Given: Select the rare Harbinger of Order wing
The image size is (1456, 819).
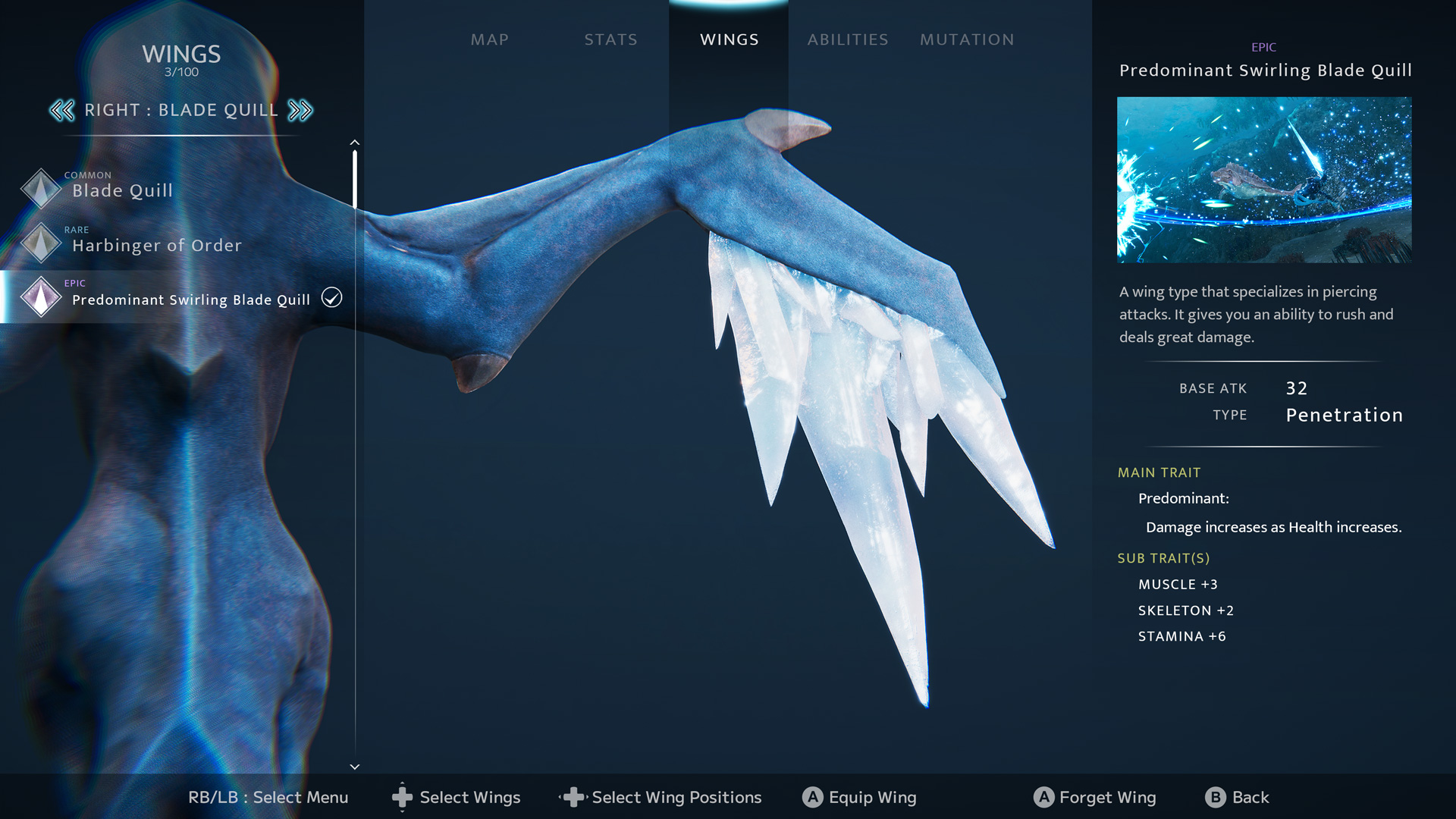Looking at the screenshot, I should [x=156, y=244].
